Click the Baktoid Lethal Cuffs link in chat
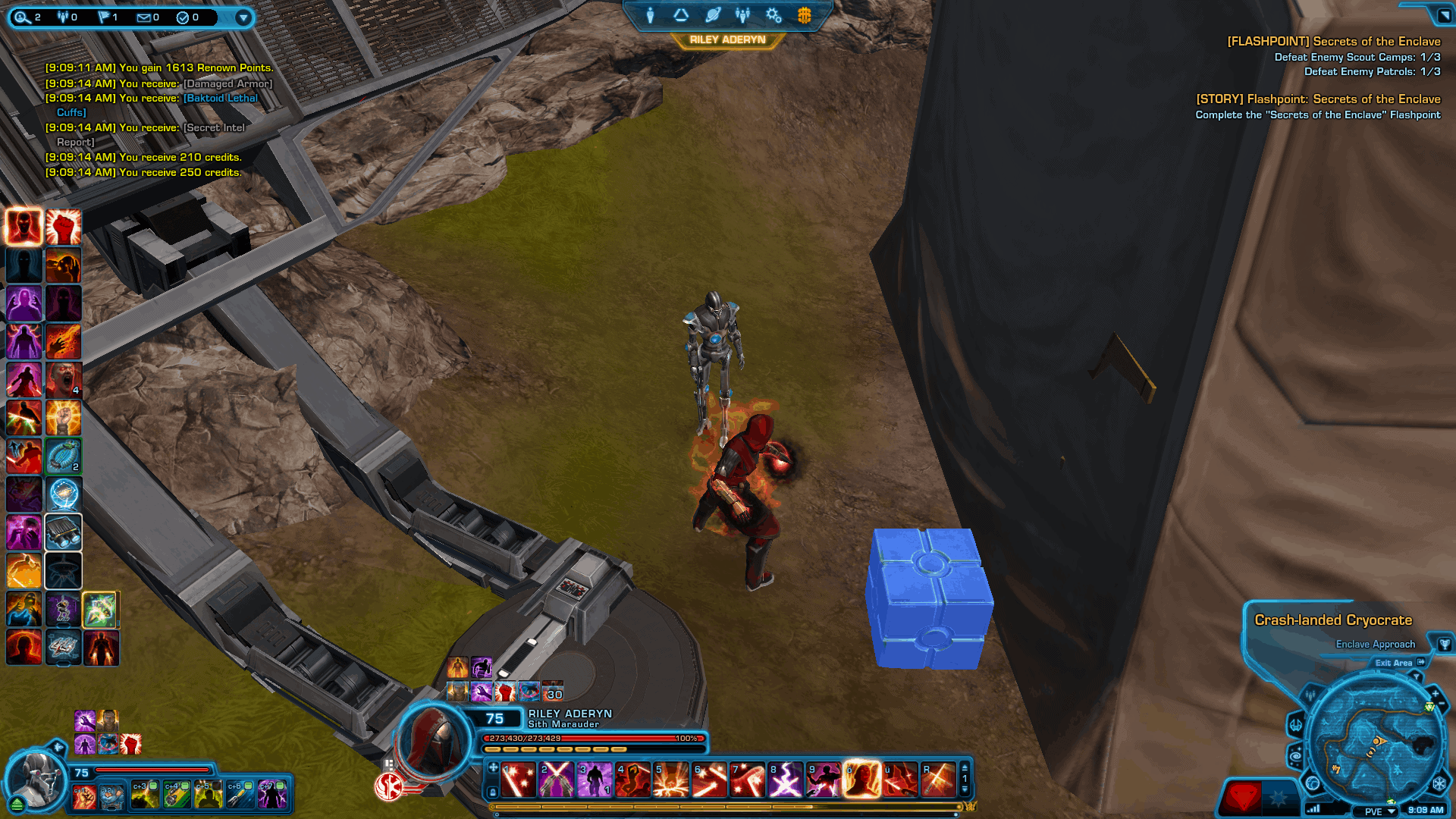The width and height of the screenshot is (1456, 819). [x=220, y=98]
